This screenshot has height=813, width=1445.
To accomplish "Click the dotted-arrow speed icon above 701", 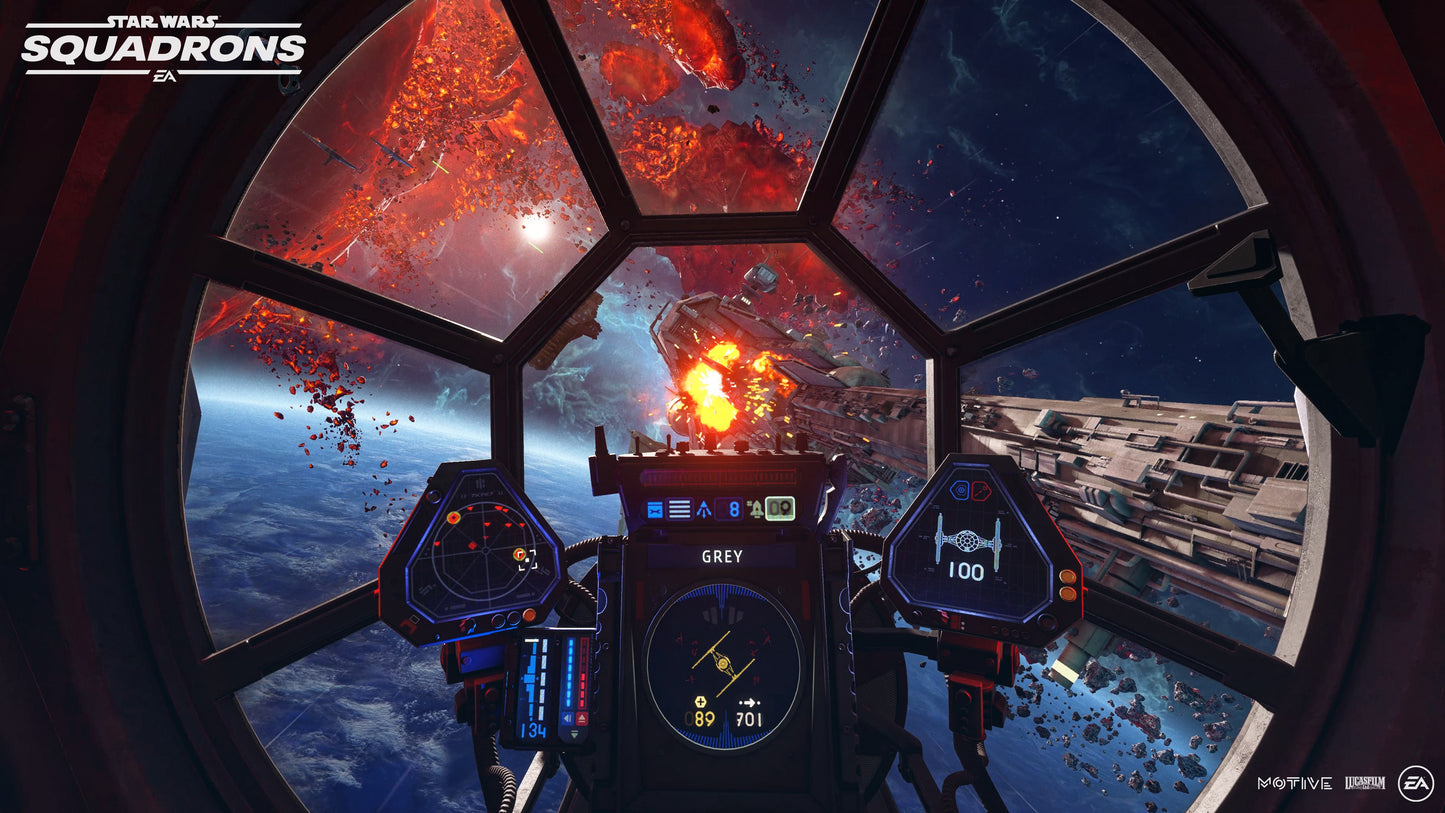I will (x=750, y=702).
